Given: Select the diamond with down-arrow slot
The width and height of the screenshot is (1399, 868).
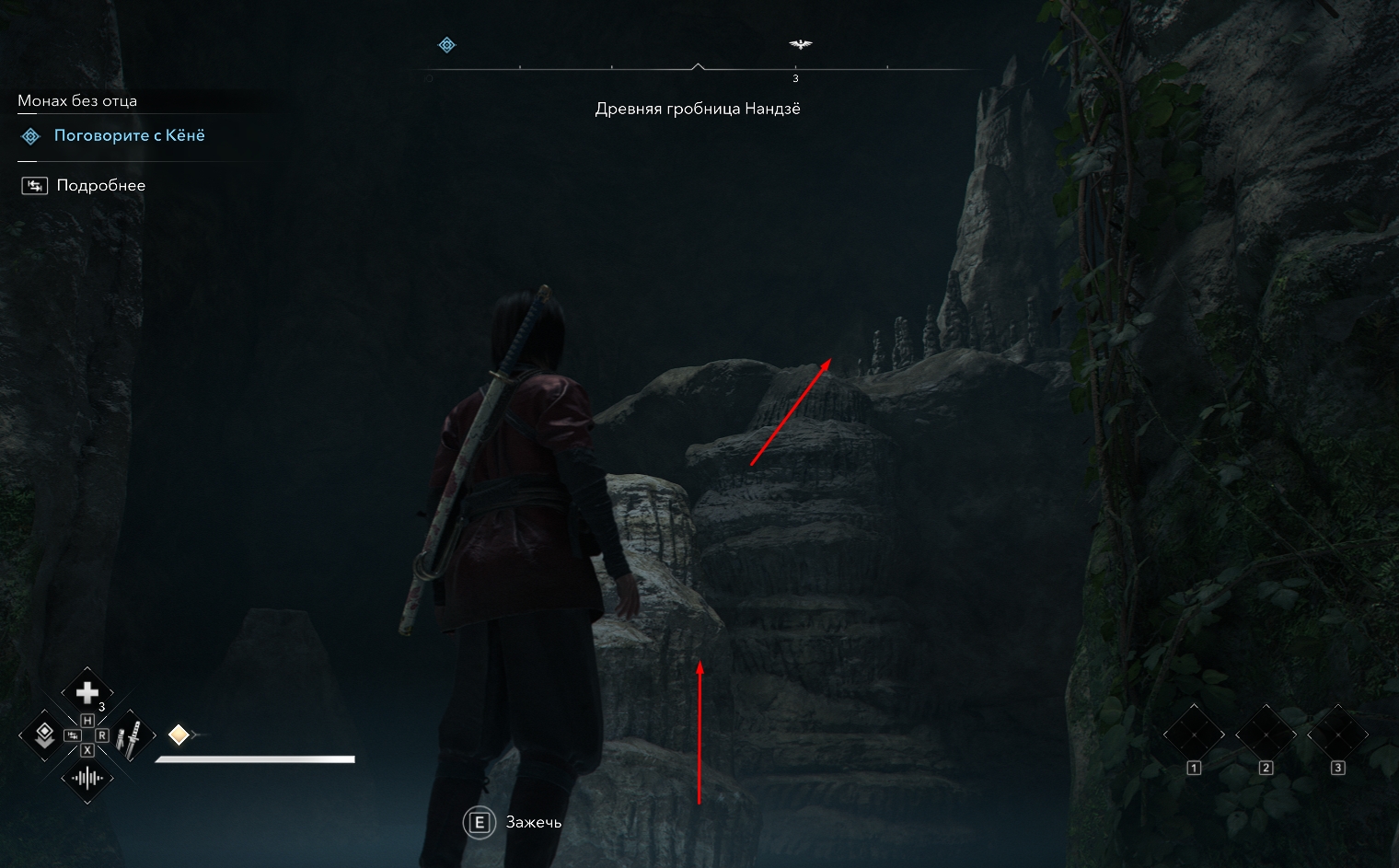Looking at the screenshot, I should pos(43,734).
